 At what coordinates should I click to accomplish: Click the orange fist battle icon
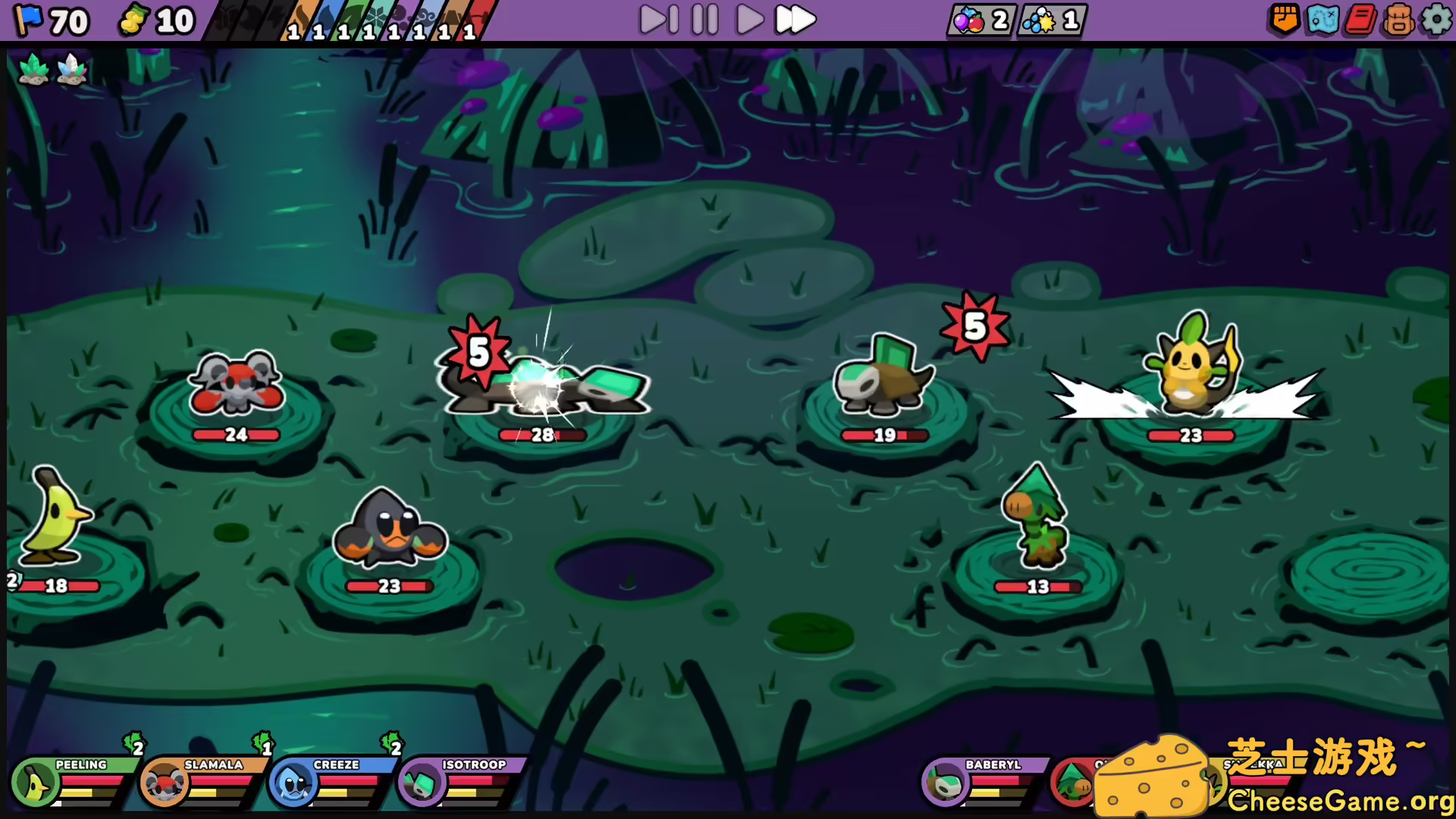pos(1283,20)
